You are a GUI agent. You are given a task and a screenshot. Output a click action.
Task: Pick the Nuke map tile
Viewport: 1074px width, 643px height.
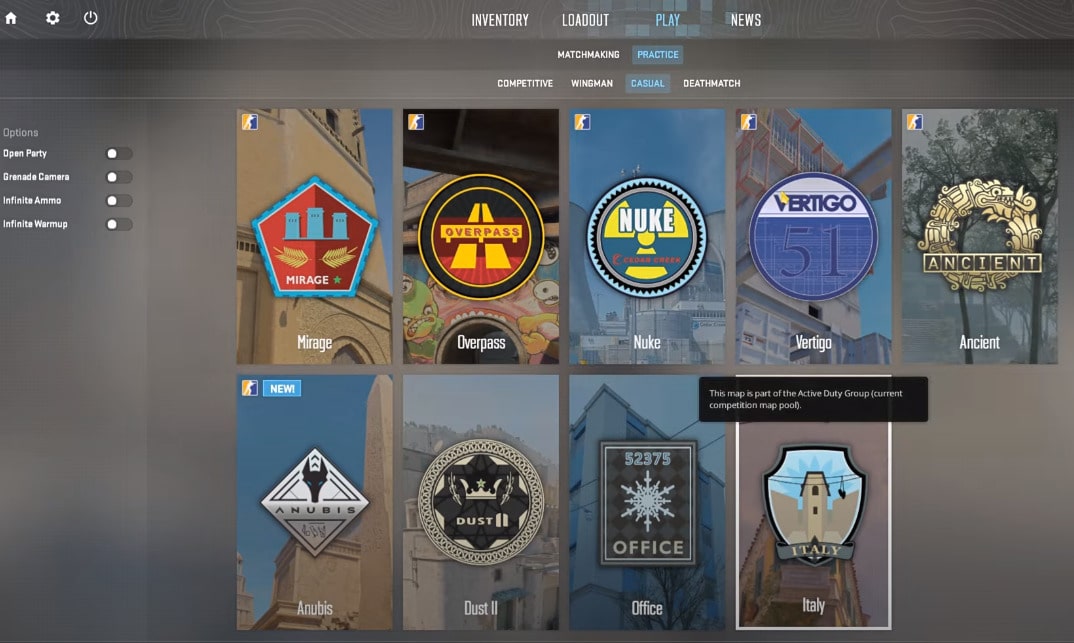[x=647, y=236]
